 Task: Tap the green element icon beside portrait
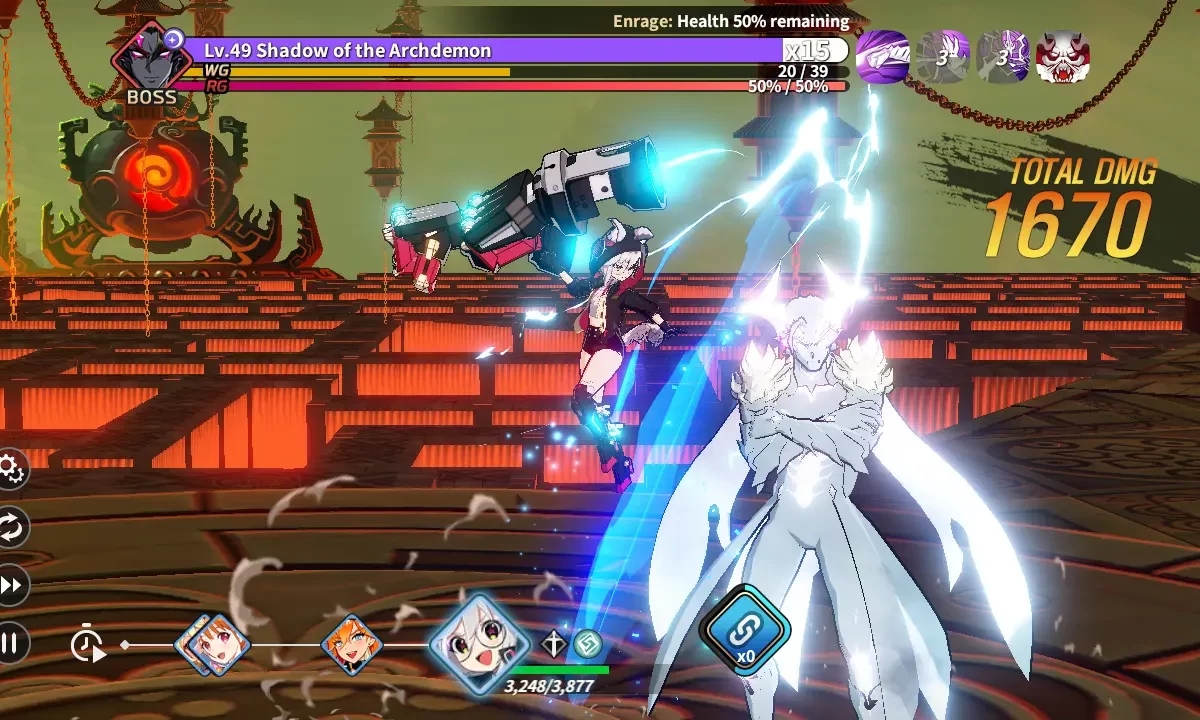[585, 643]
